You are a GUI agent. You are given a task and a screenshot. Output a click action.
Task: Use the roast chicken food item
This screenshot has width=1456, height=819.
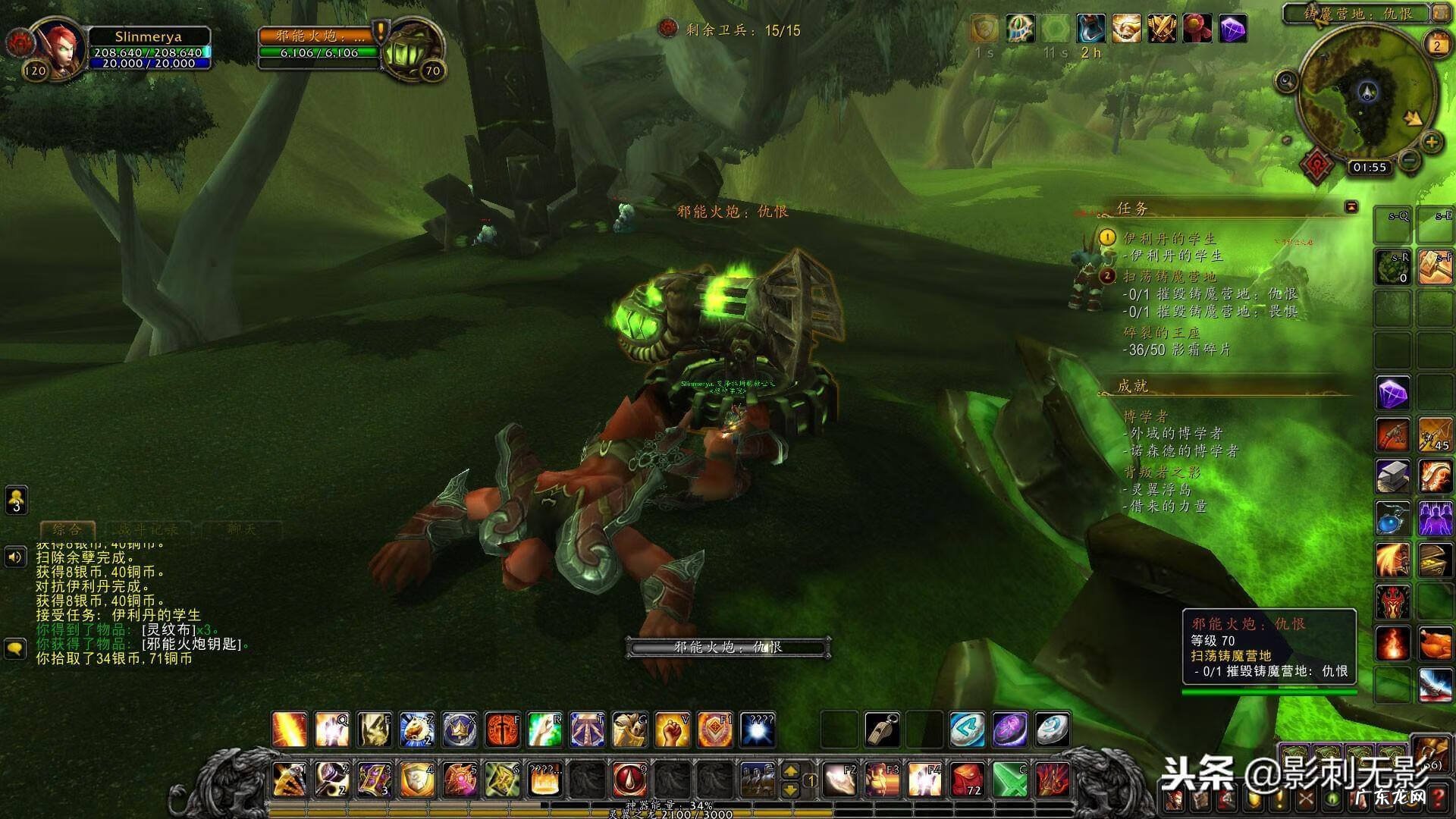tap(1435, 645)
